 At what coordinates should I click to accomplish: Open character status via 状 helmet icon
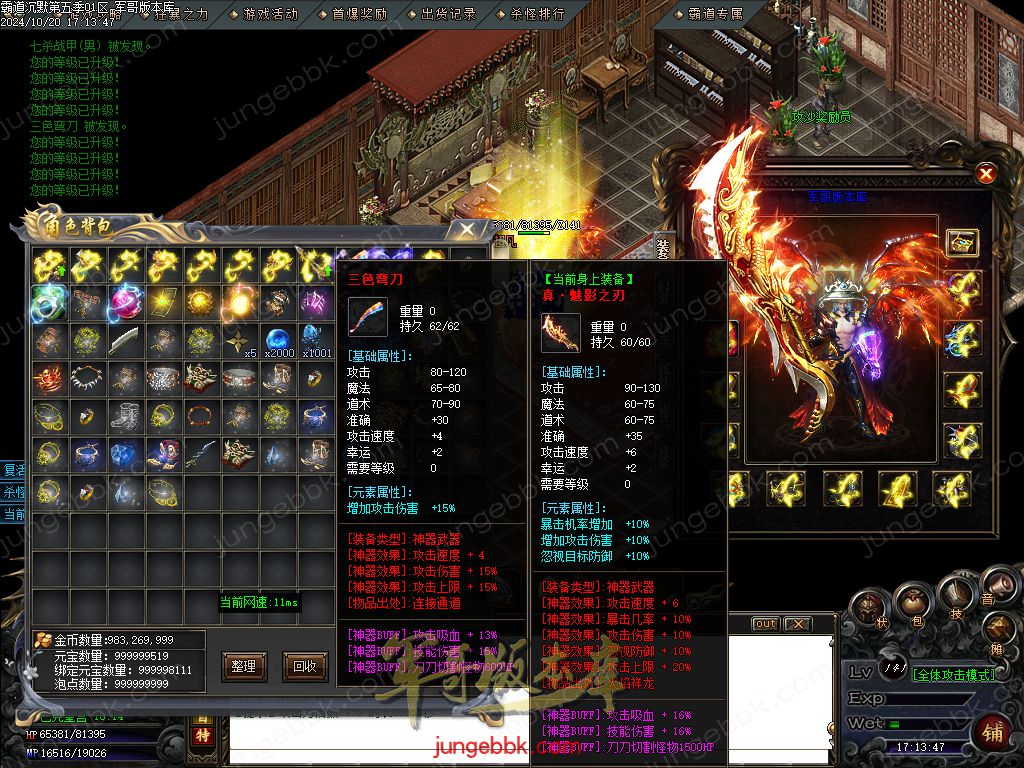pos(868,607)
